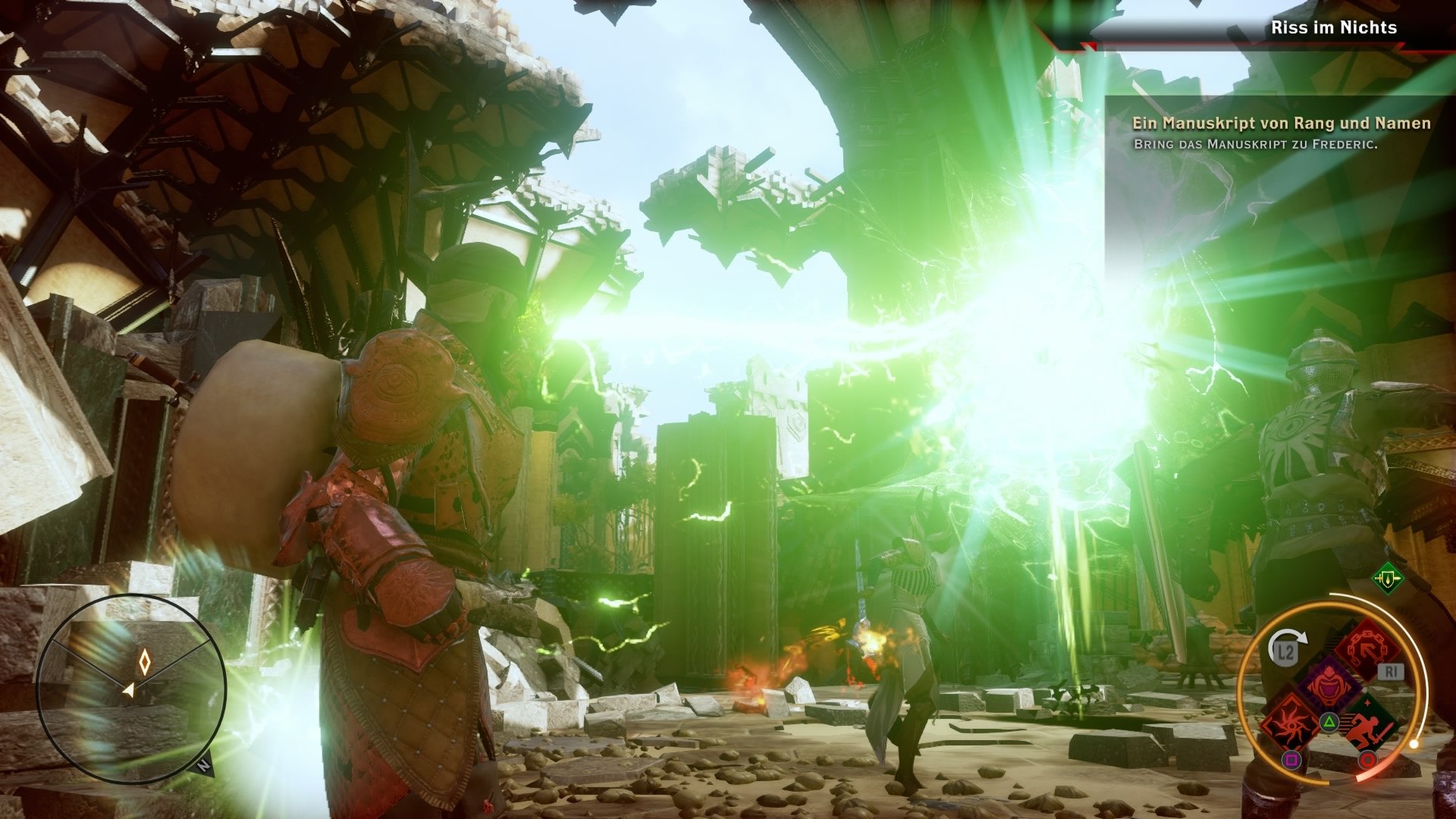Click the green triangle PlayStation button prompt
This screenshot has width=1456, height=819.
click(x=1329, y=721)
